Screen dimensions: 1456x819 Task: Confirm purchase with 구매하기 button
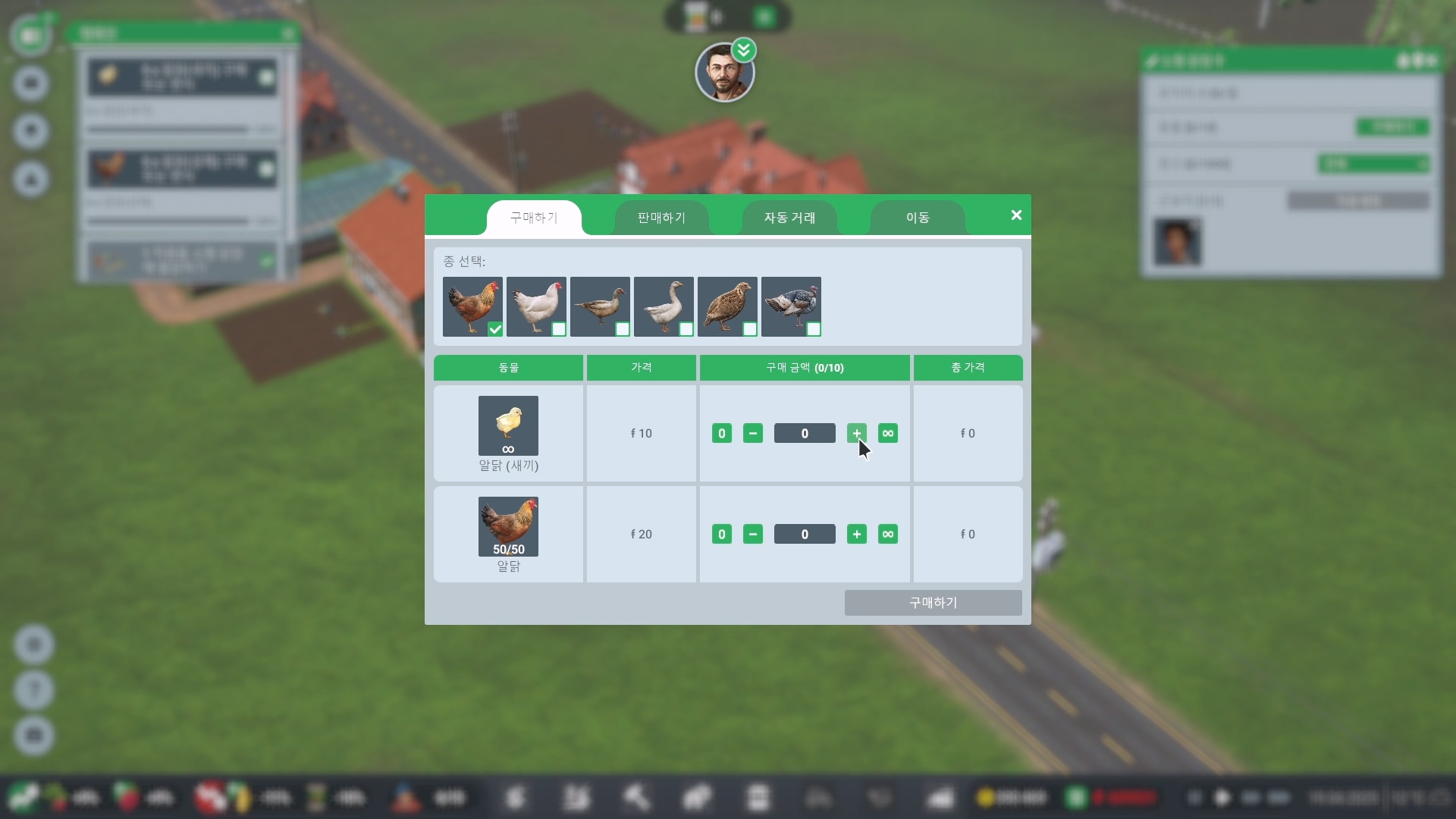933,603
